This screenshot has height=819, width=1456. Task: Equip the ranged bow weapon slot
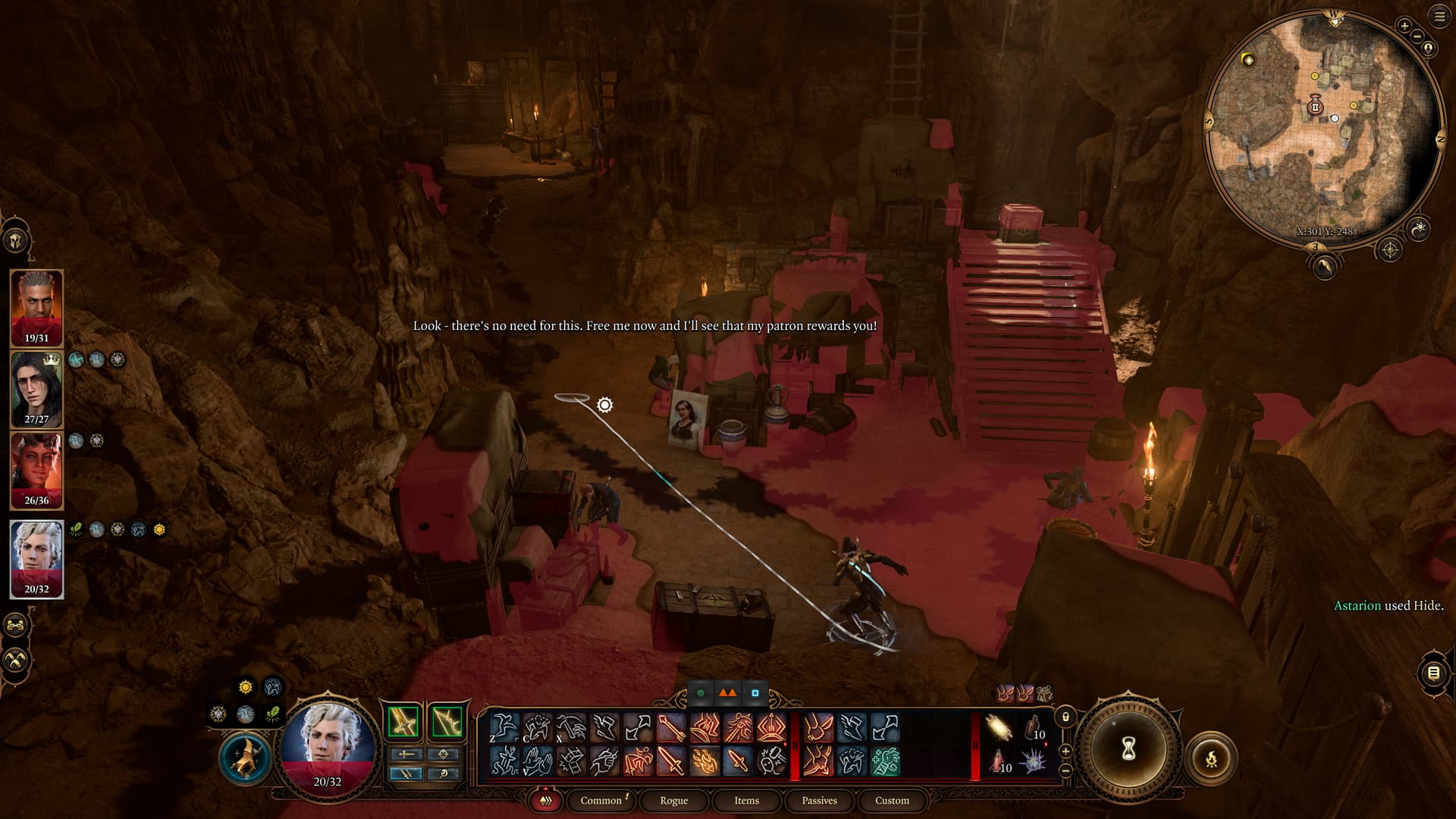(x=447, y=721)
